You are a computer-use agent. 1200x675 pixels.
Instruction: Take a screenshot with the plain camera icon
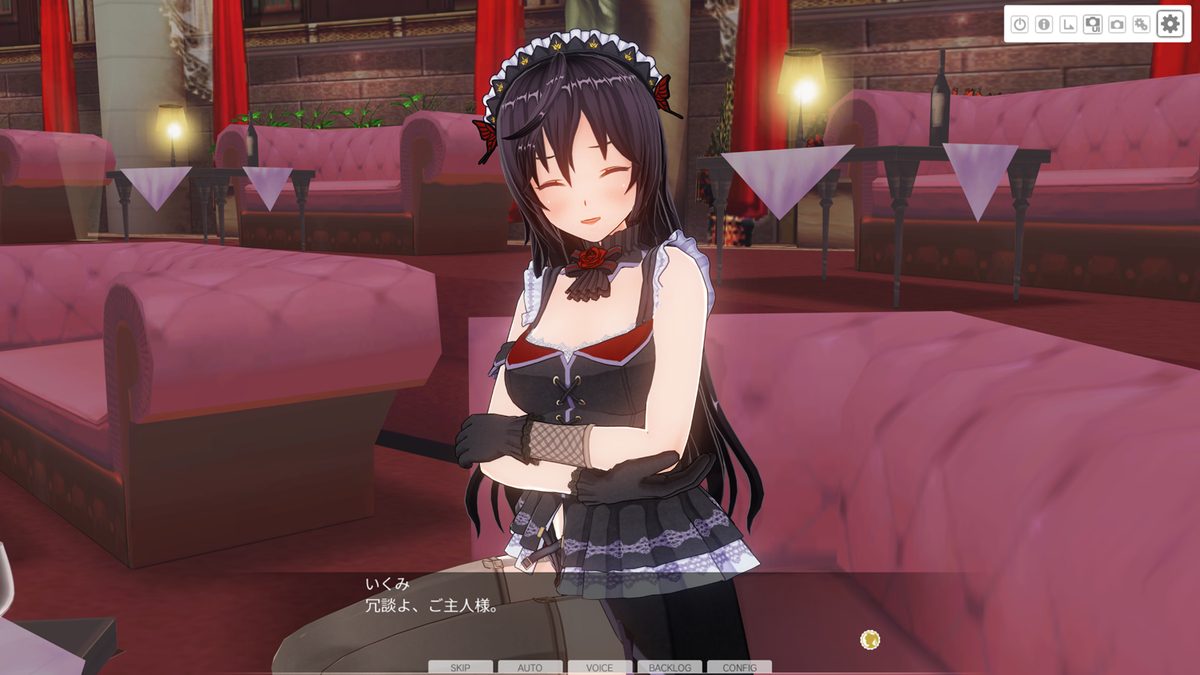tap(1117, 24)
